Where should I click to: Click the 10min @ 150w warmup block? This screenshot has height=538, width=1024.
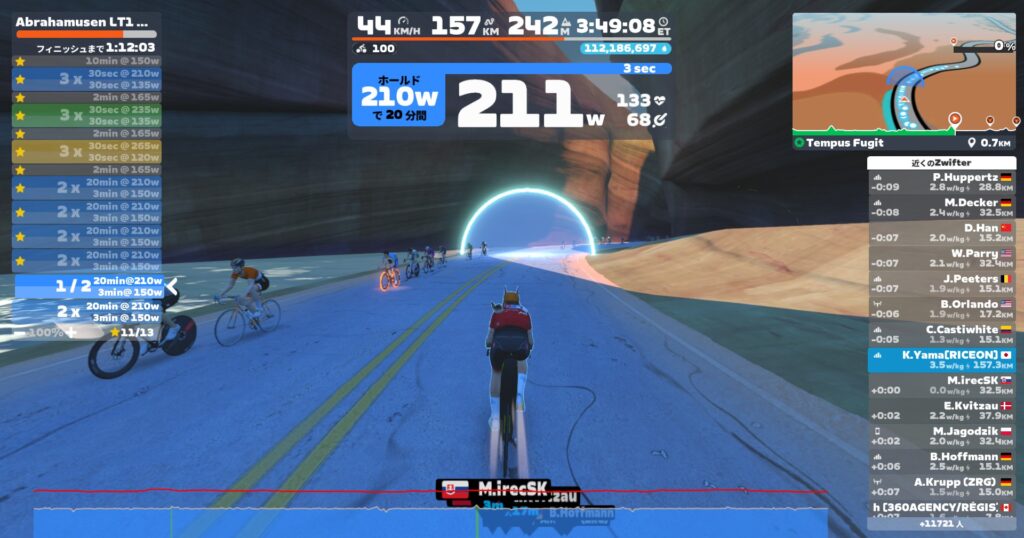(87, 61)
